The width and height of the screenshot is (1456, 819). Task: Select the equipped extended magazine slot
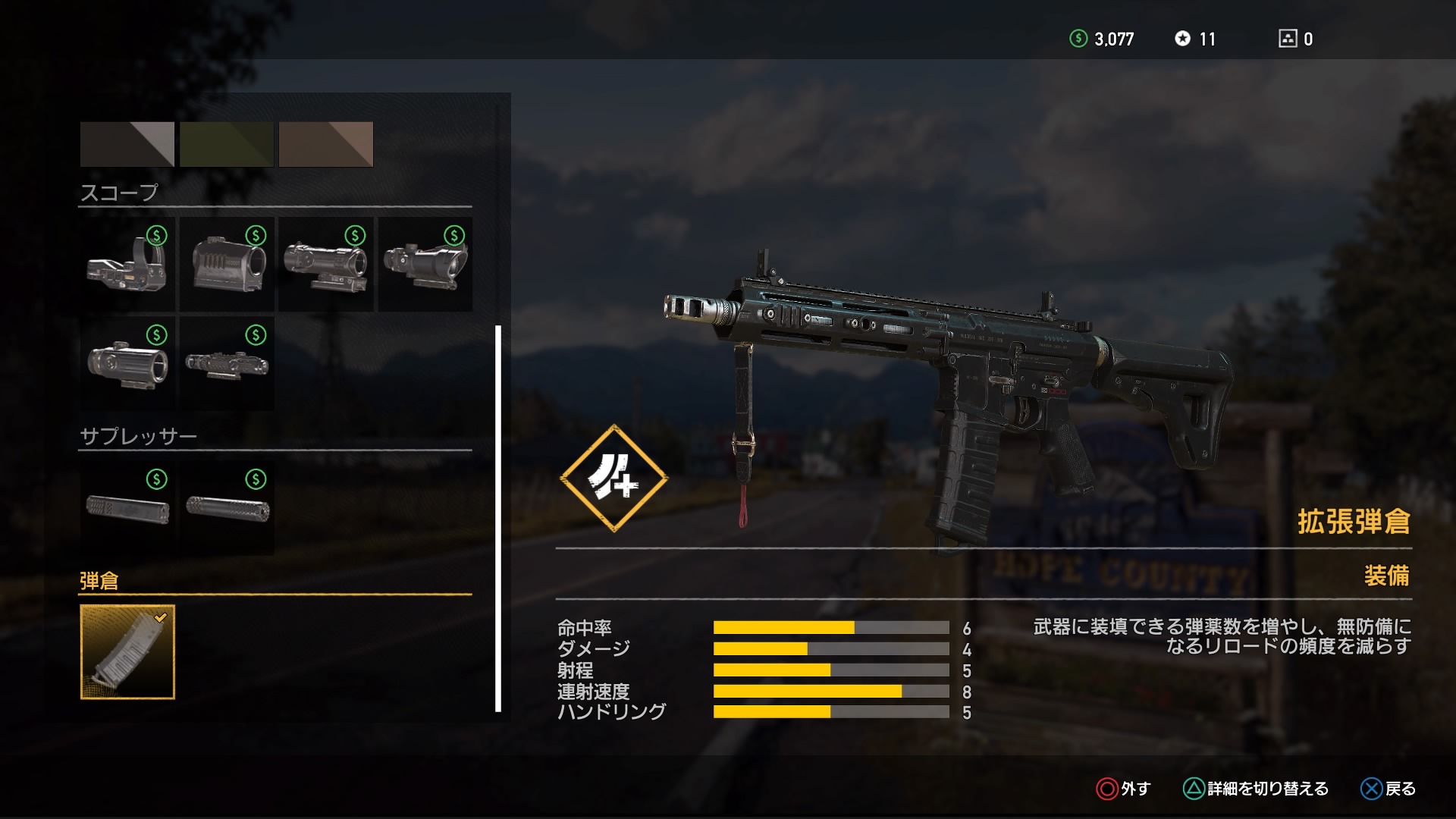point(127,652)
